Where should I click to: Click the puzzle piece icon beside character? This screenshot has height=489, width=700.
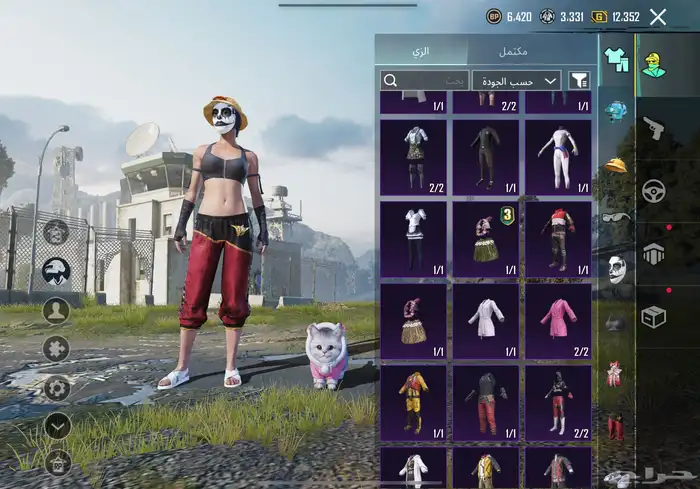point(57,349)
